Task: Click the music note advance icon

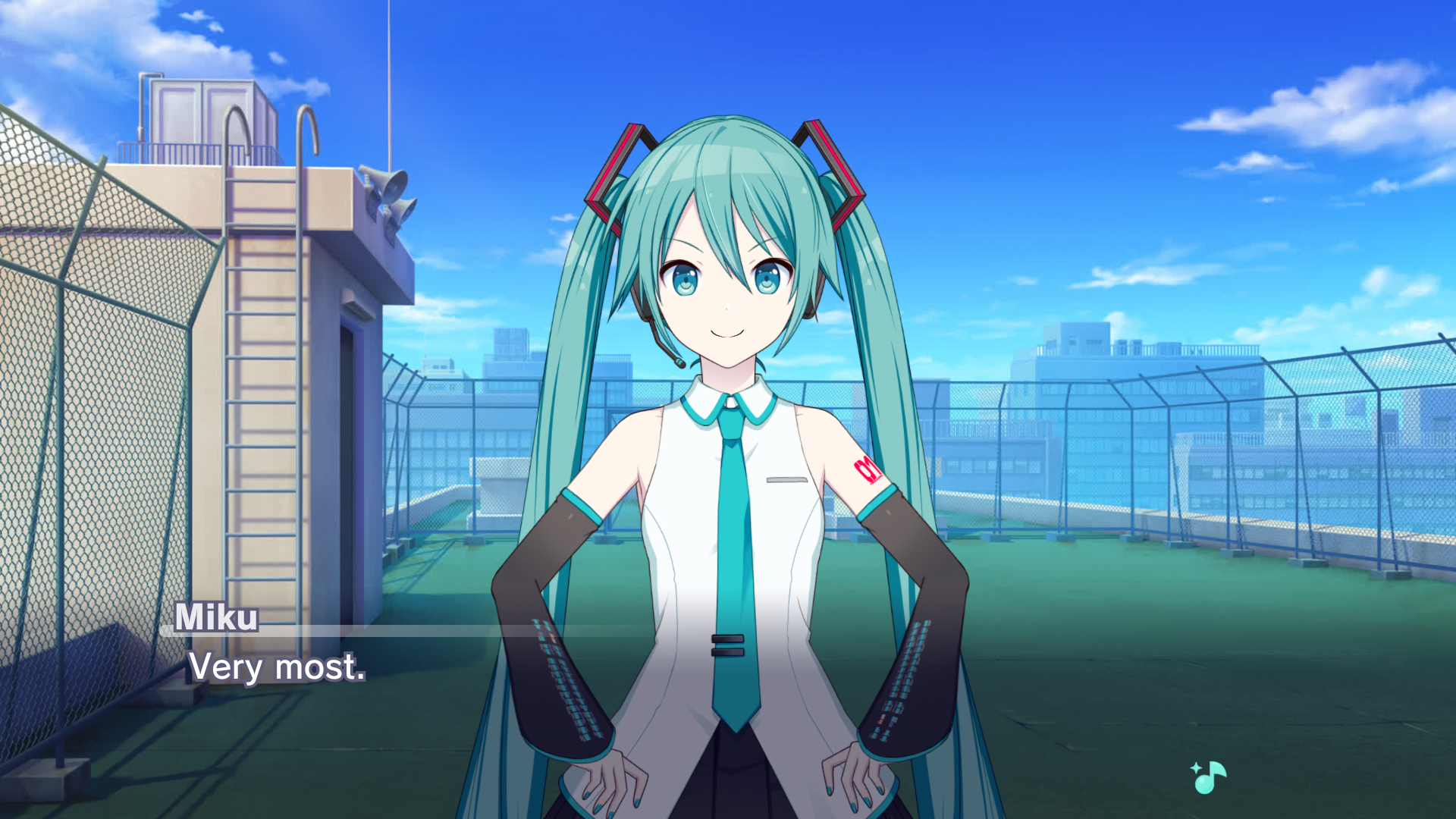Action: click(1209, 777)
